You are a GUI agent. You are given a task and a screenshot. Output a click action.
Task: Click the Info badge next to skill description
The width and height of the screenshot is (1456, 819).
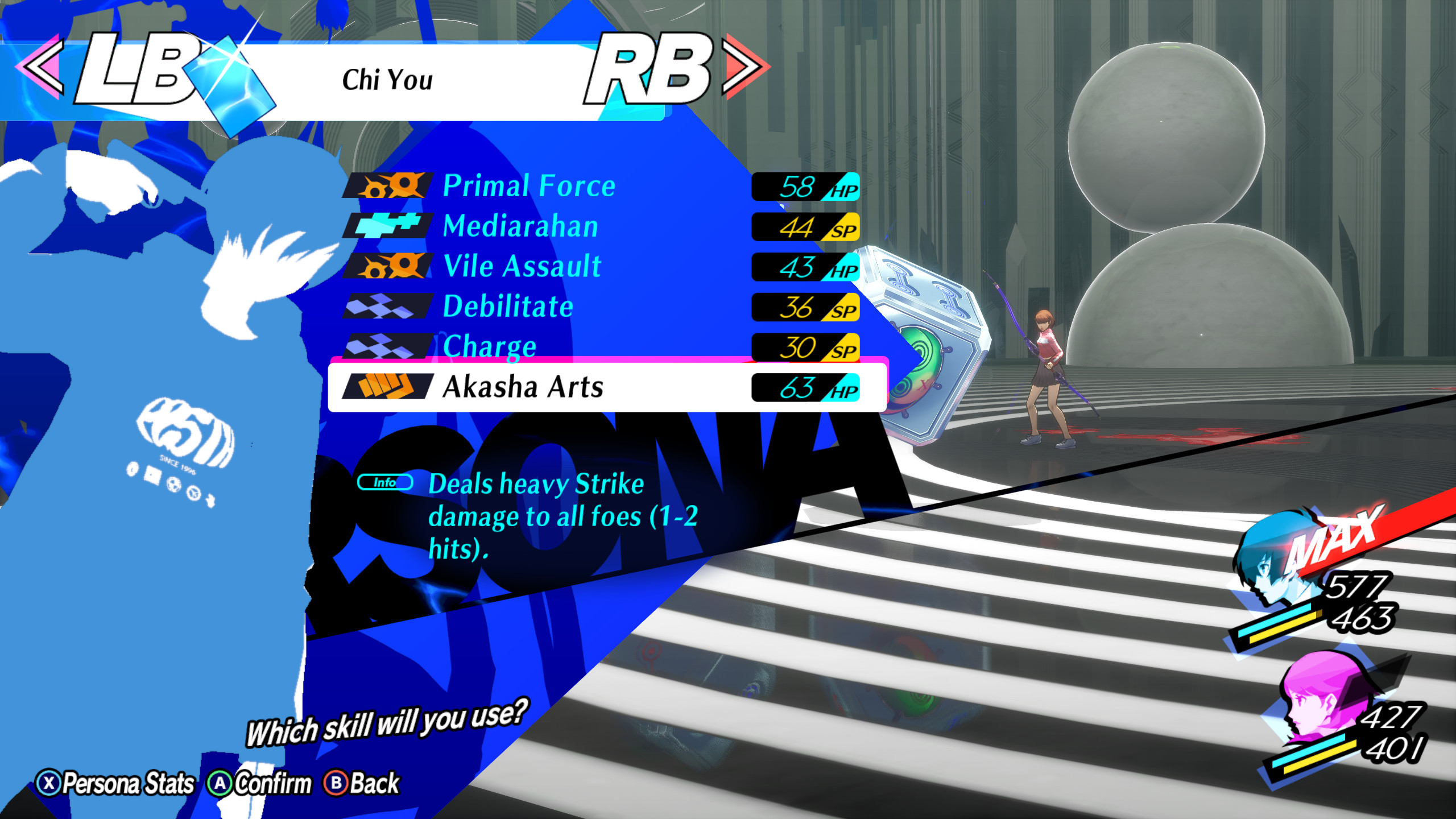[x=386, y=483]
